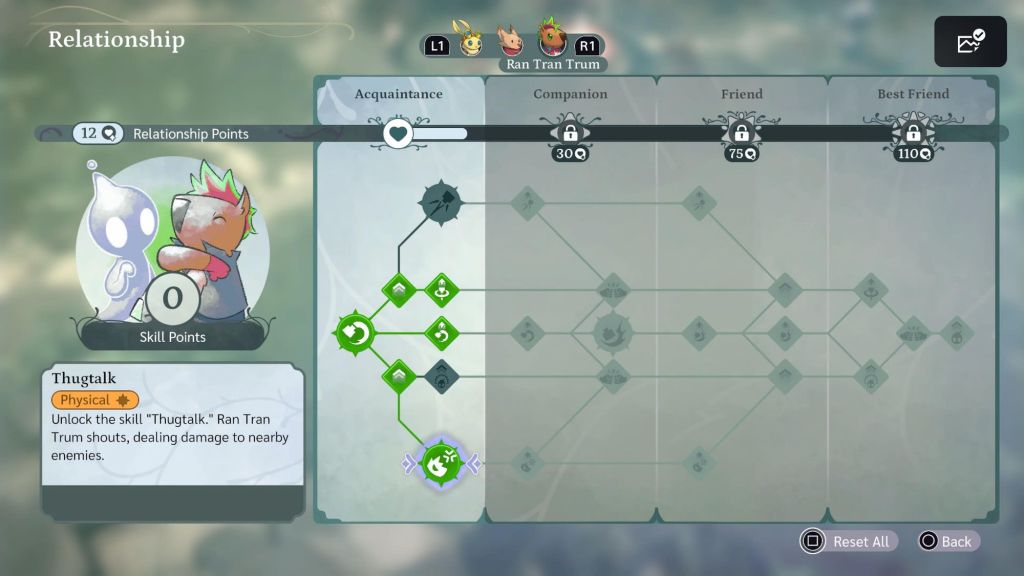Switch to the pink fox companion portrait
Screen dimensions: 1024x576
point(513,41)
